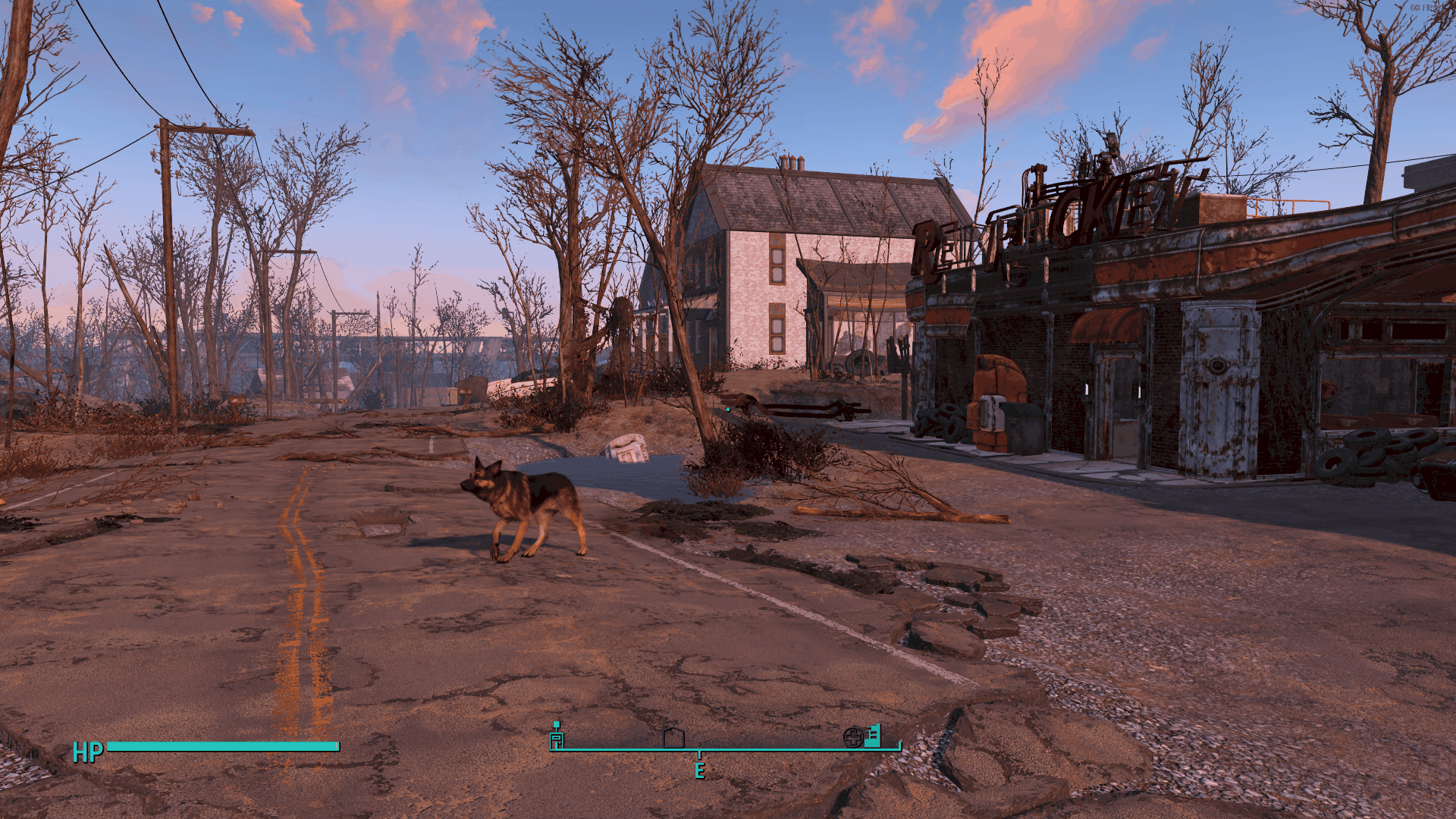
Task: Click the gas pump marker on the compass
Action: point(557,736)
